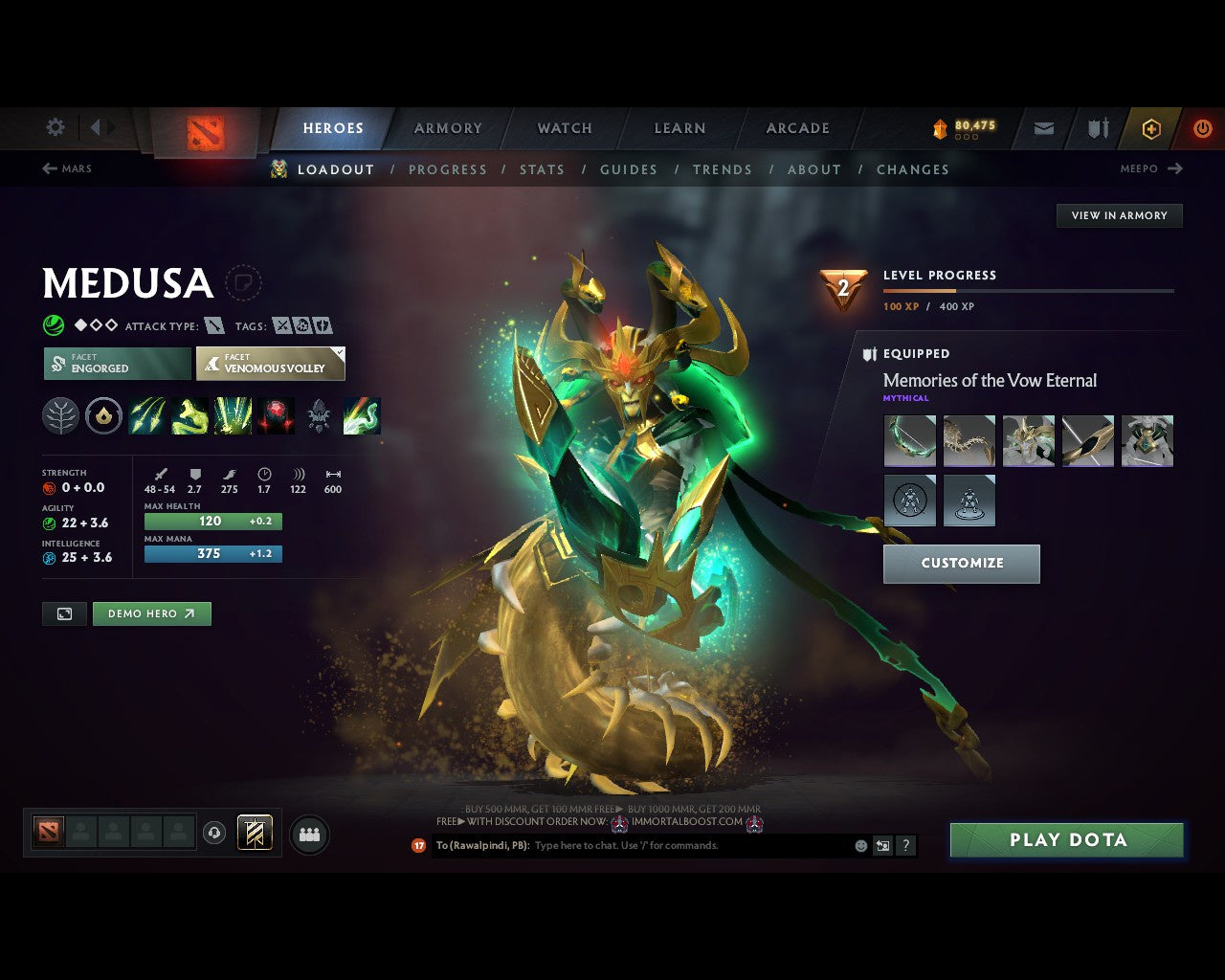Open the mail envelope icon
This screenshot has height=980, width=1225.
tap(1042, 128)
